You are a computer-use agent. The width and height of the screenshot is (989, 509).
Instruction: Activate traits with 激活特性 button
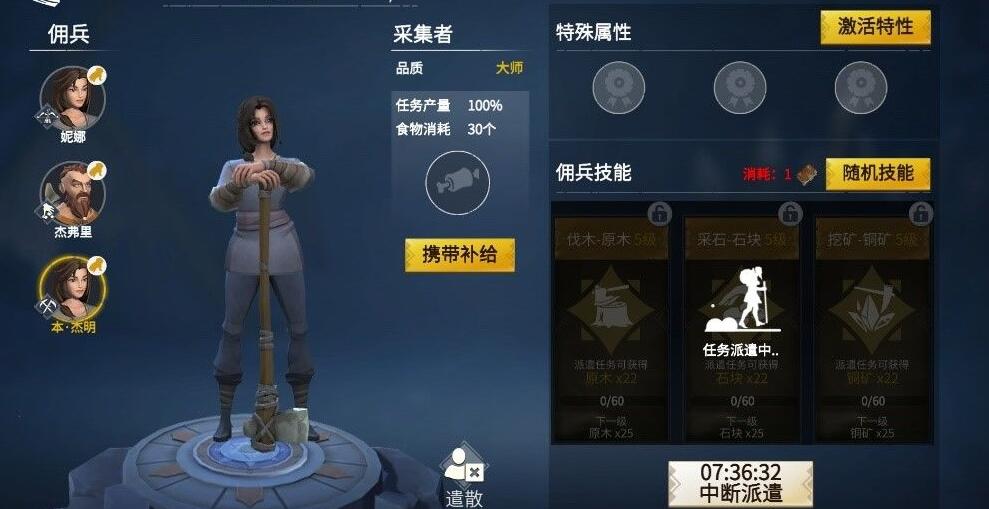(875, 27)
